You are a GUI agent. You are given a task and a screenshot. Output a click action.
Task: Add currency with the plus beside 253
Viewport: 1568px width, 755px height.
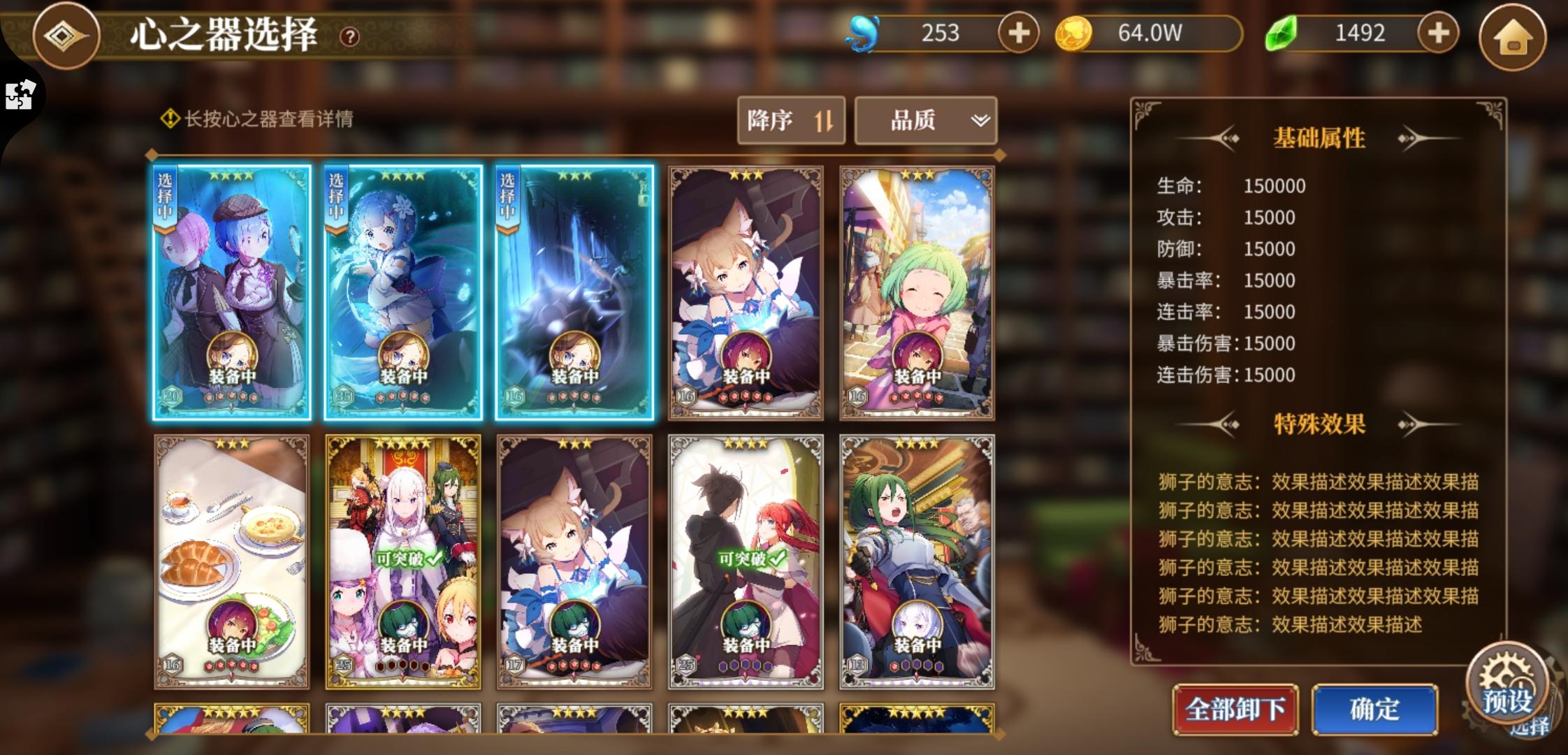pyautogui.click(x=1021, y=34)
